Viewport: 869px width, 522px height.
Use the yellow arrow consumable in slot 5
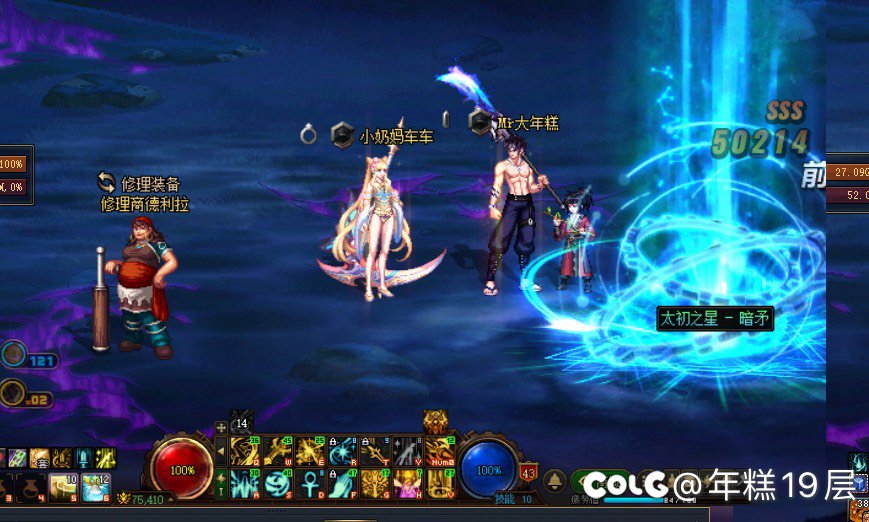[x=64, y=487]
